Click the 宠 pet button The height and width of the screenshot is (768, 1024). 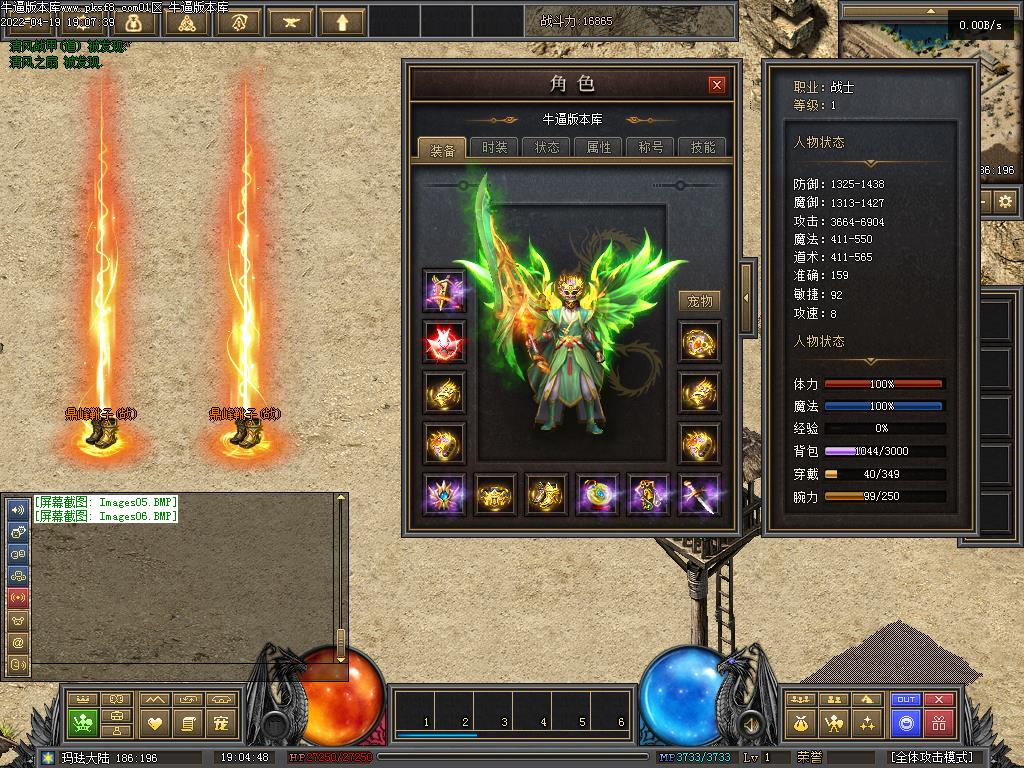[221, 722]
